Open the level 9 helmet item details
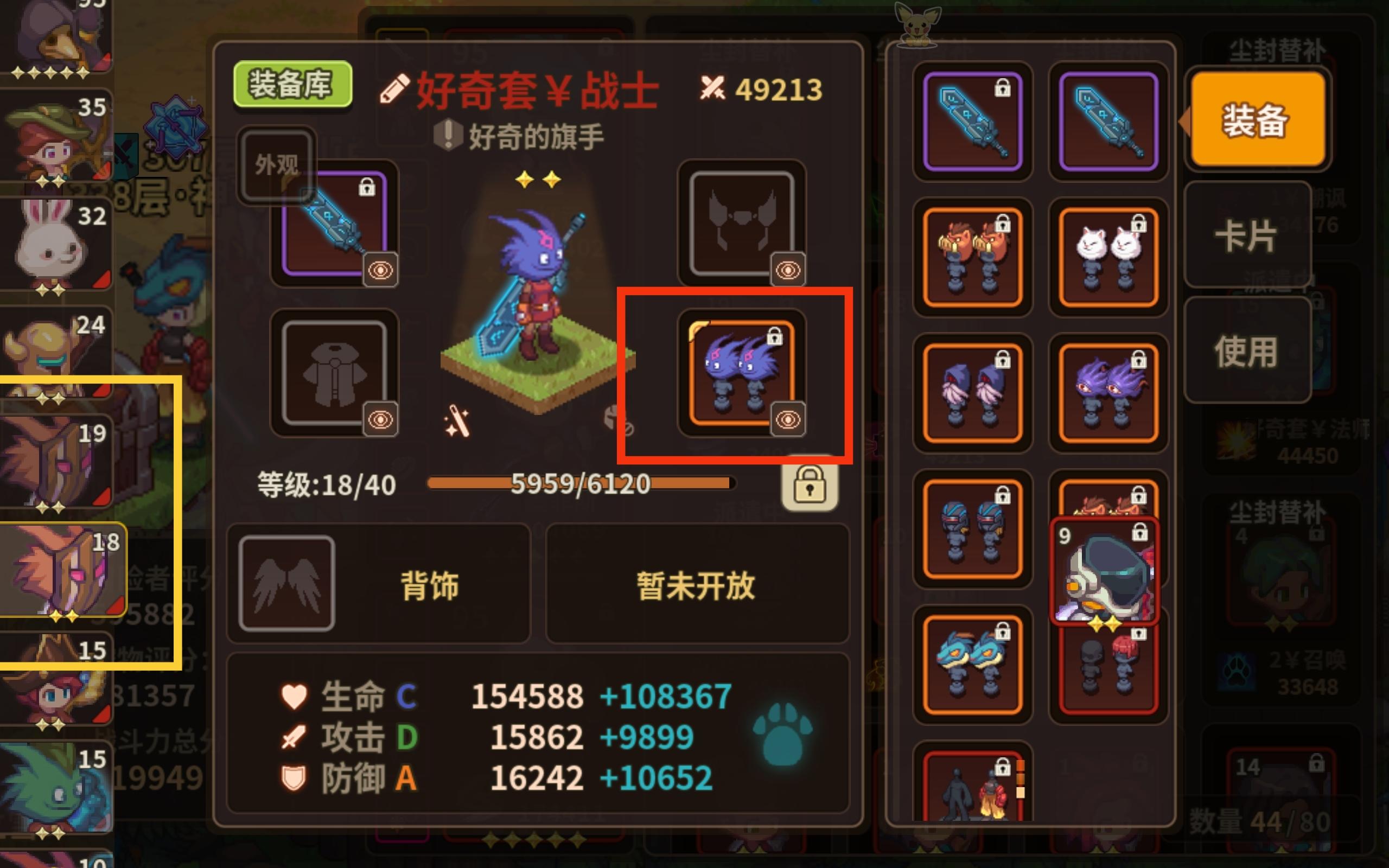Screen dimensions: 1389x868 pyautogui.click(x=1106, y=574)
